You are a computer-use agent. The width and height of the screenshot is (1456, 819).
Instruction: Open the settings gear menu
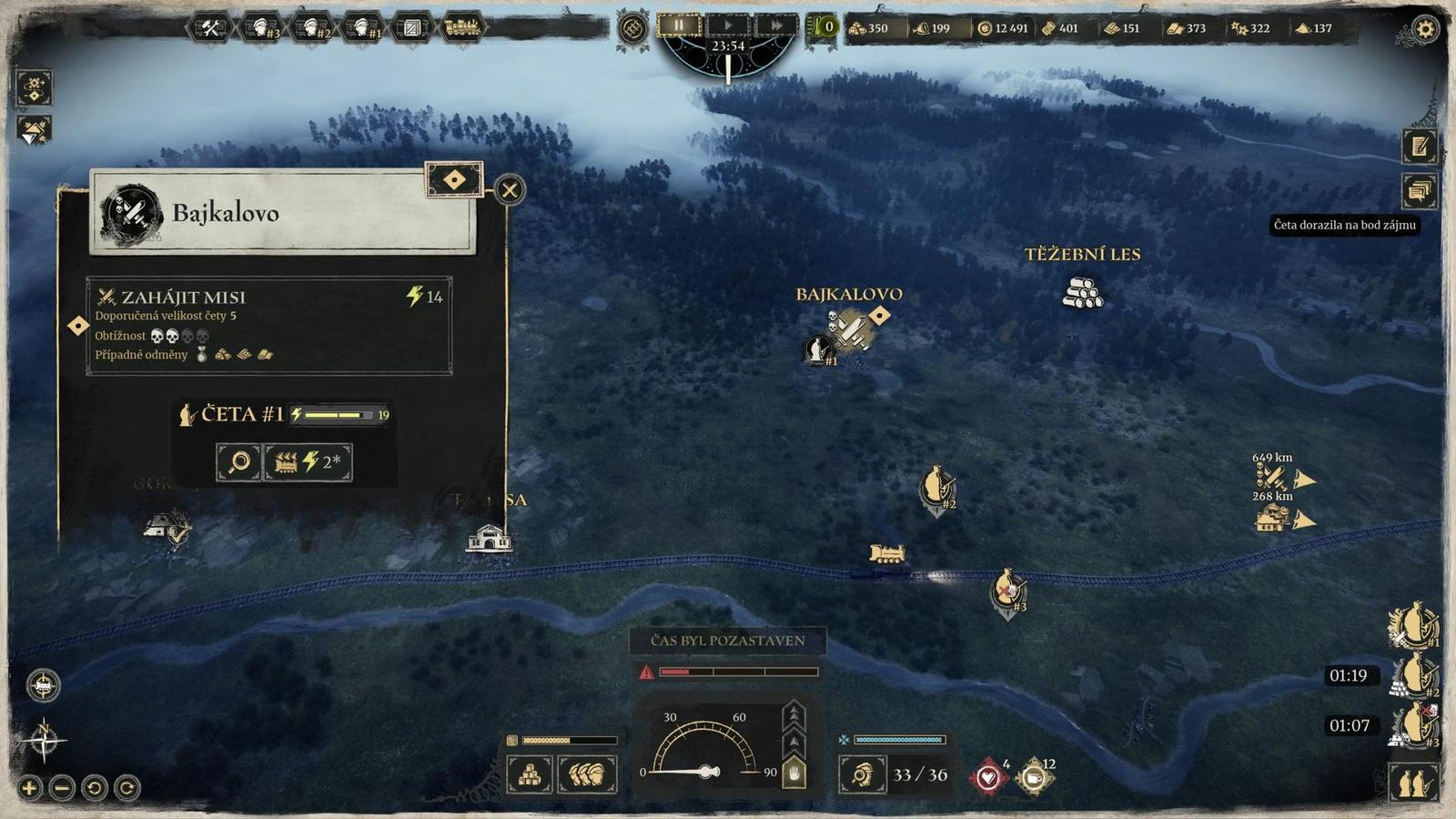point(1424,29)
